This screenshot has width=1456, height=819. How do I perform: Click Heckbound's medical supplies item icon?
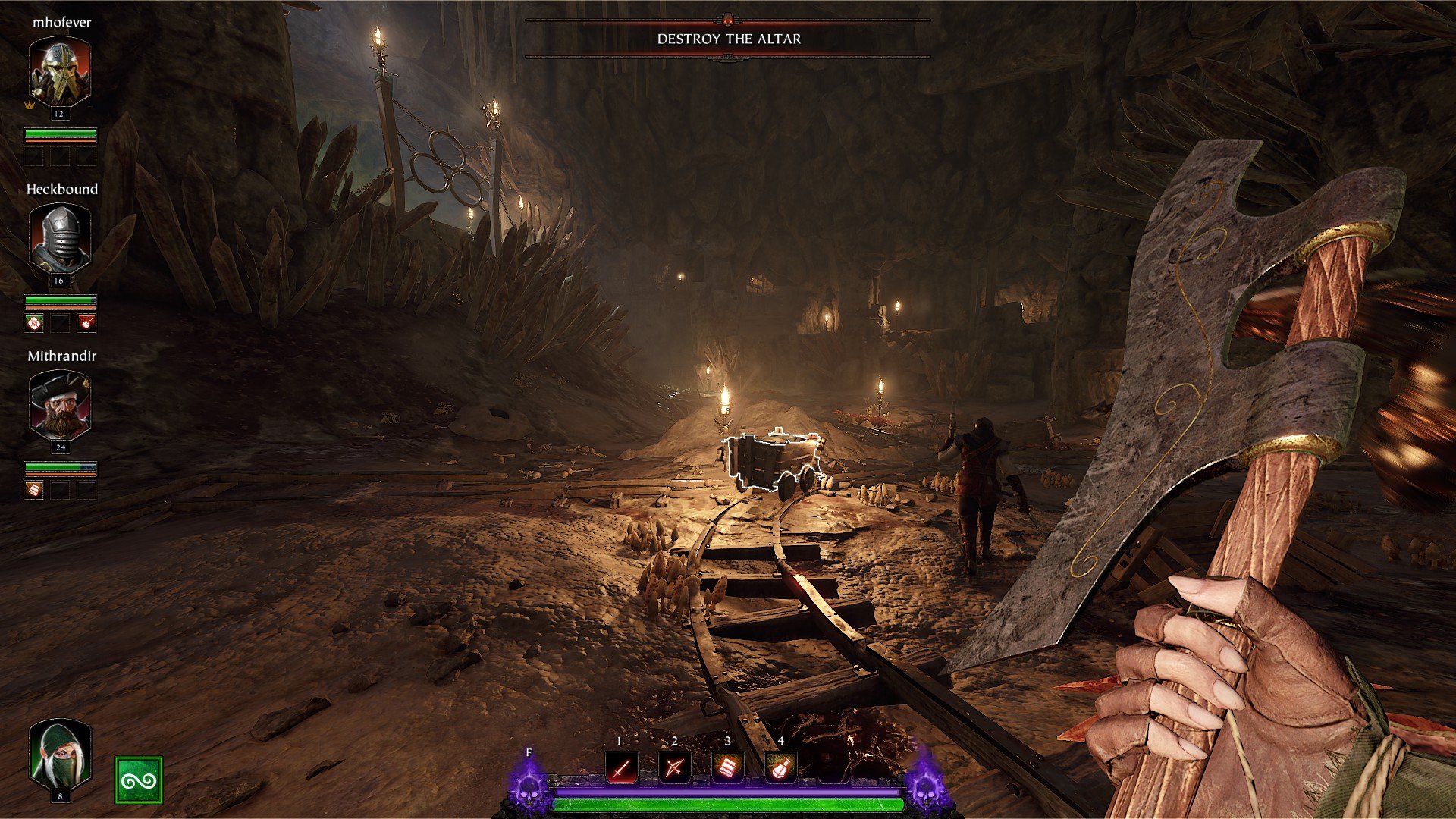point(34,324)
